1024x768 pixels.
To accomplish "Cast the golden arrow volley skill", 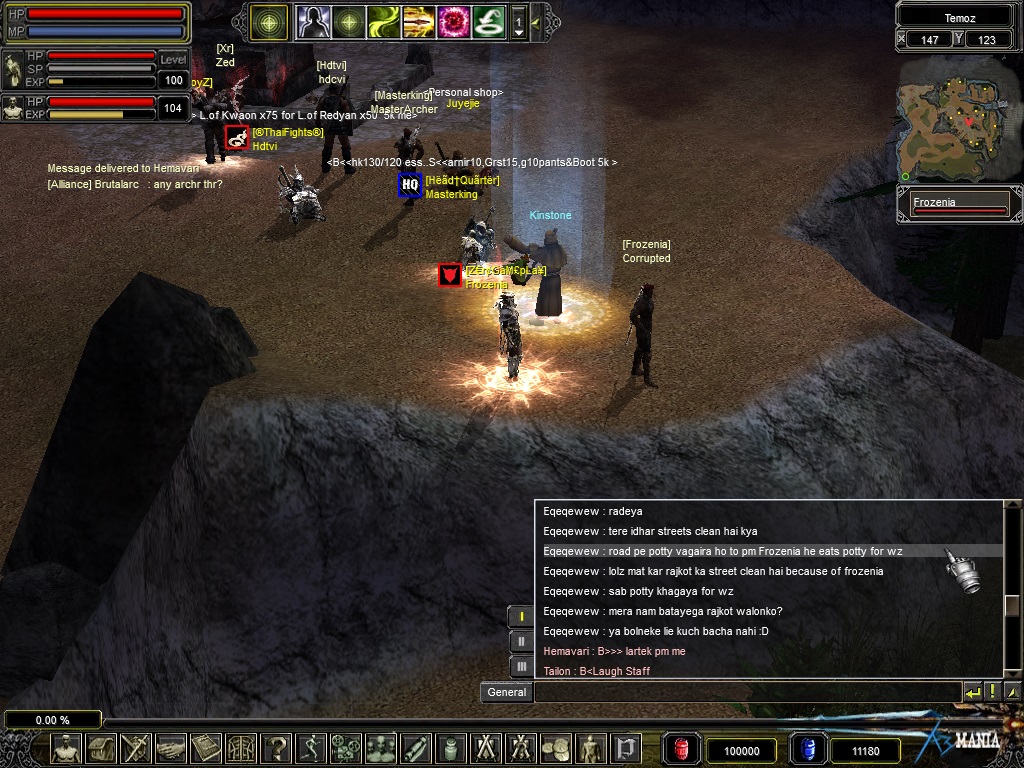I will pos(418,21).
